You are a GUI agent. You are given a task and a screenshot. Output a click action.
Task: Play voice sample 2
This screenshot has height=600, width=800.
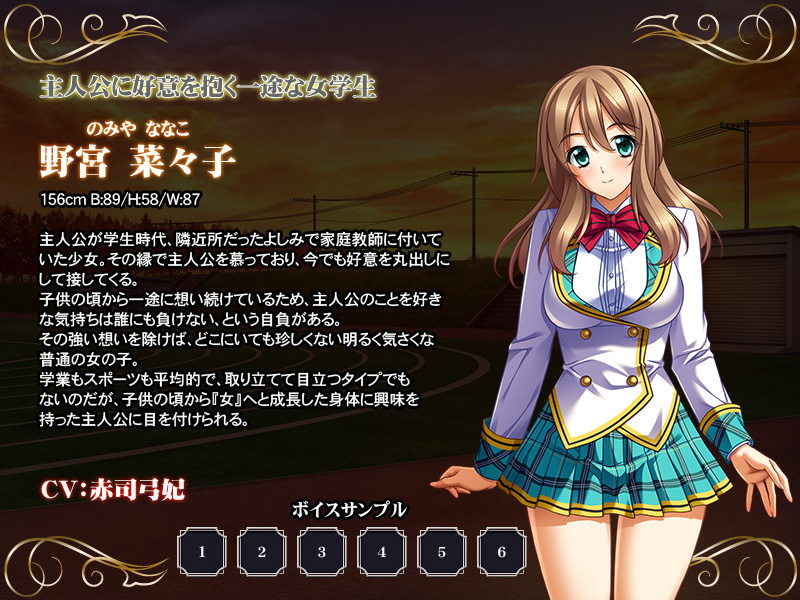click(x=262, y=551)
